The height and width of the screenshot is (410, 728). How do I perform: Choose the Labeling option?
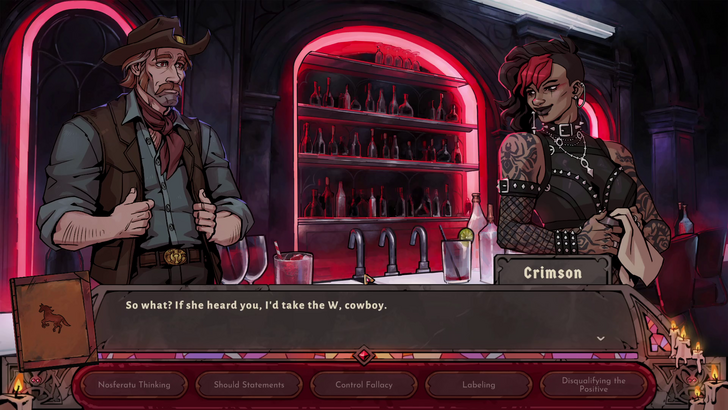pos(478,384)
